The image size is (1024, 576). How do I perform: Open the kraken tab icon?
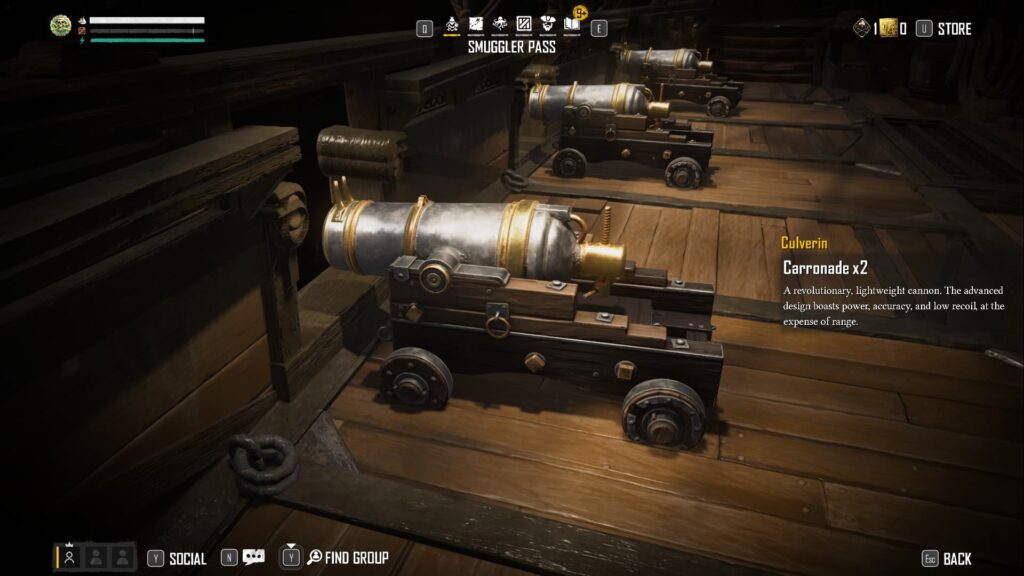[x=499, y=24]
